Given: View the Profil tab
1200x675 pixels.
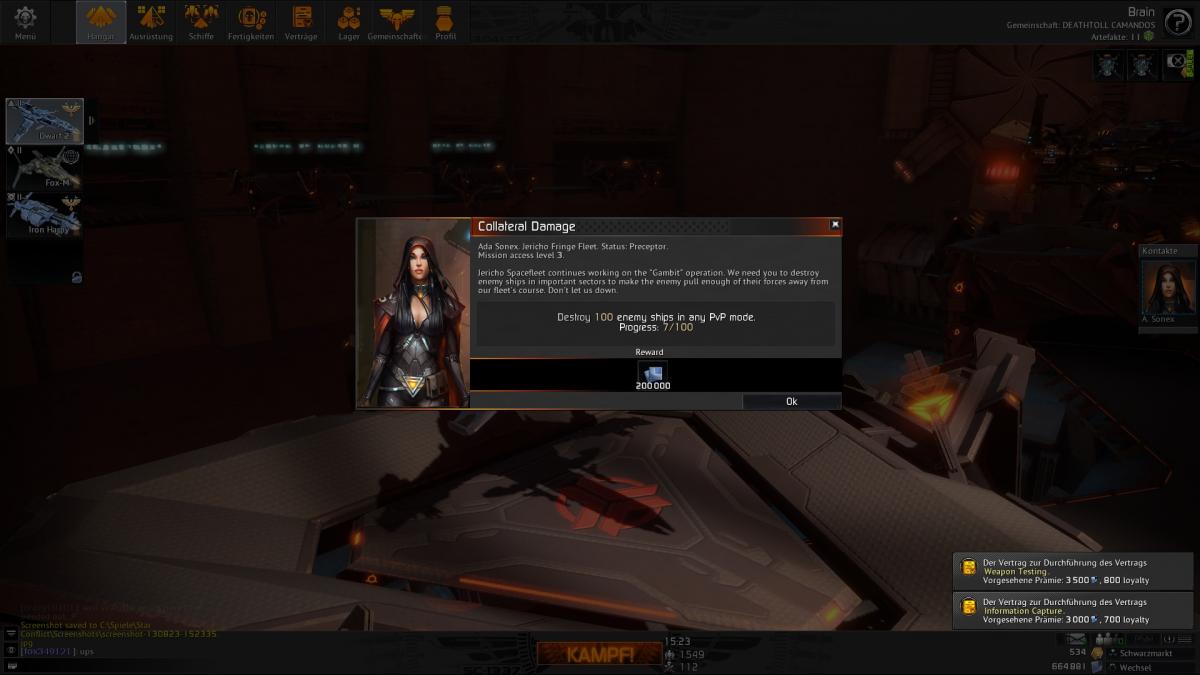Looking at the screenshot, I should [445, 22].
